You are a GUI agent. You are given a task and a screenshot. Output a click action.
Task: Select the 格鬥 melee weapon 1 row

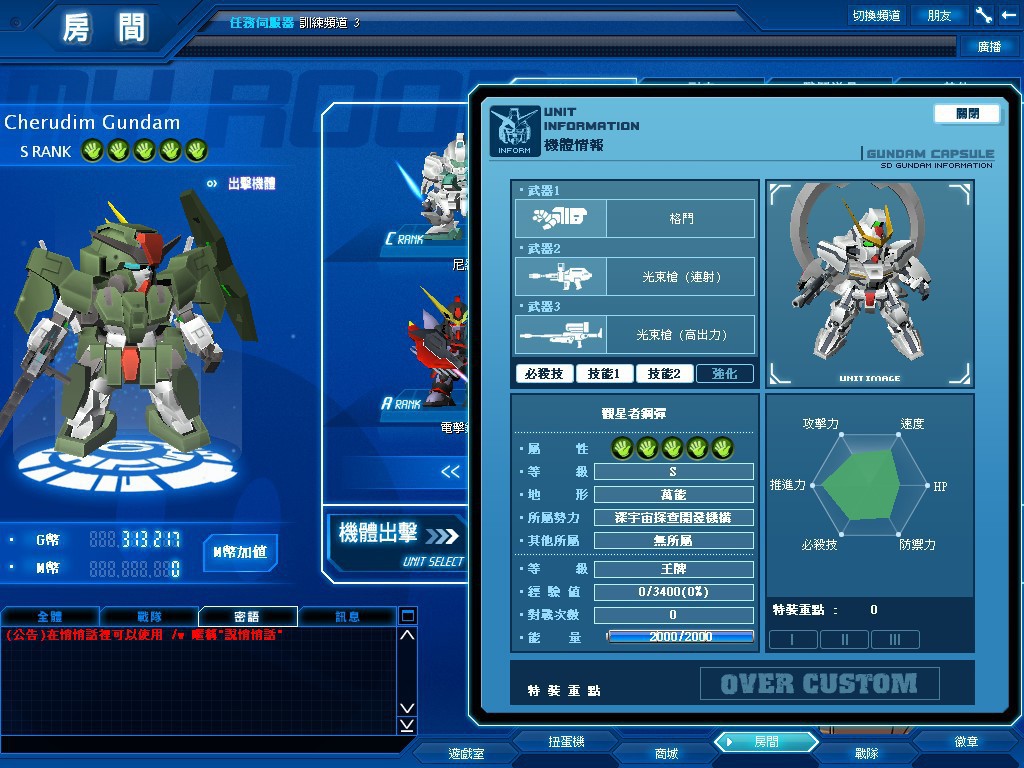(635, 218)
